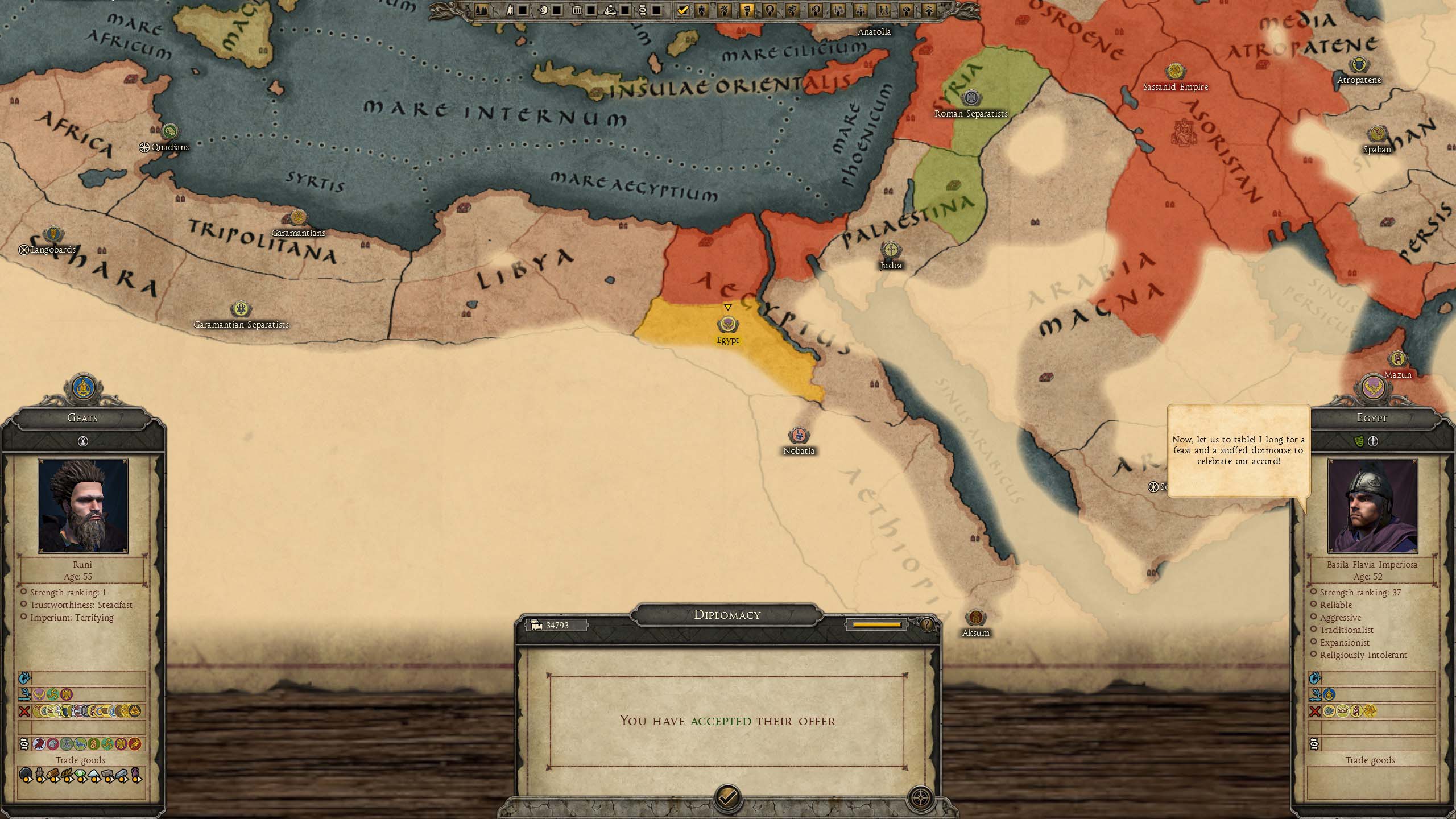Click the Geats faction emblem
The image size is (1456, 819).
click(83, 388)
